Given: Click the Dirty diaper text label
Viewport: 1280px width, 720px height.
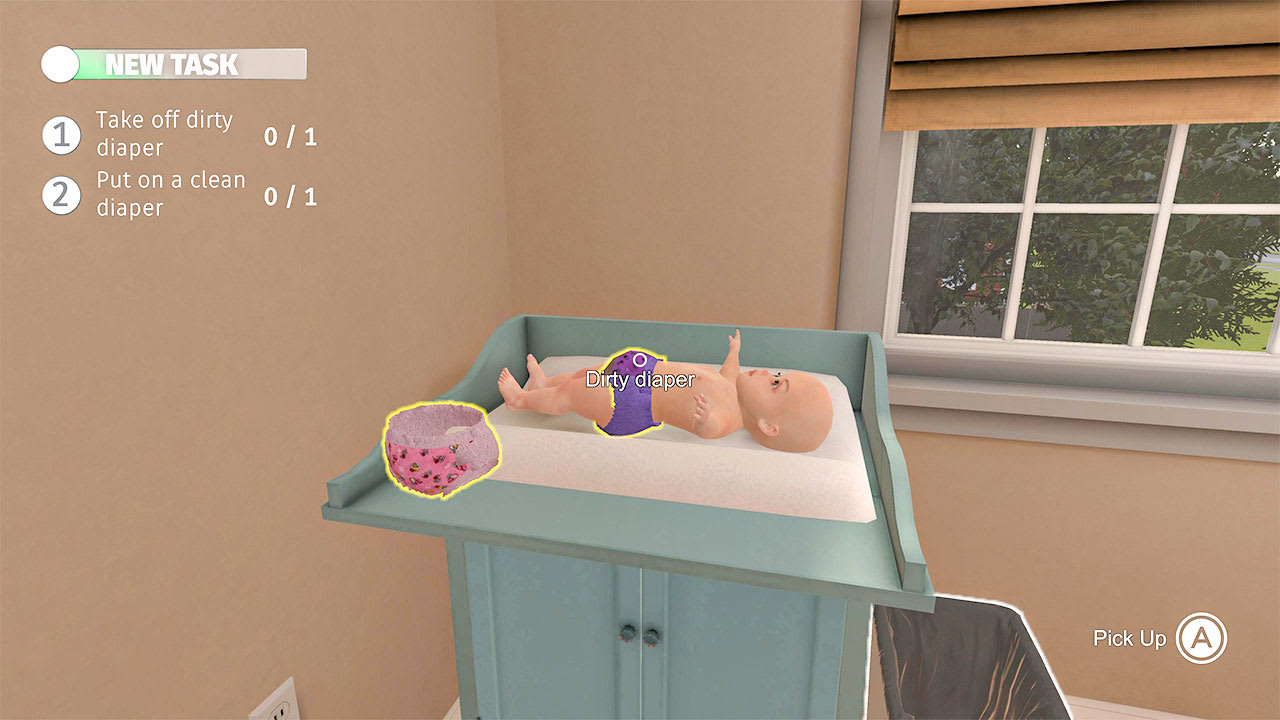Looking at the screenshot, I should (x=637, y=380).
